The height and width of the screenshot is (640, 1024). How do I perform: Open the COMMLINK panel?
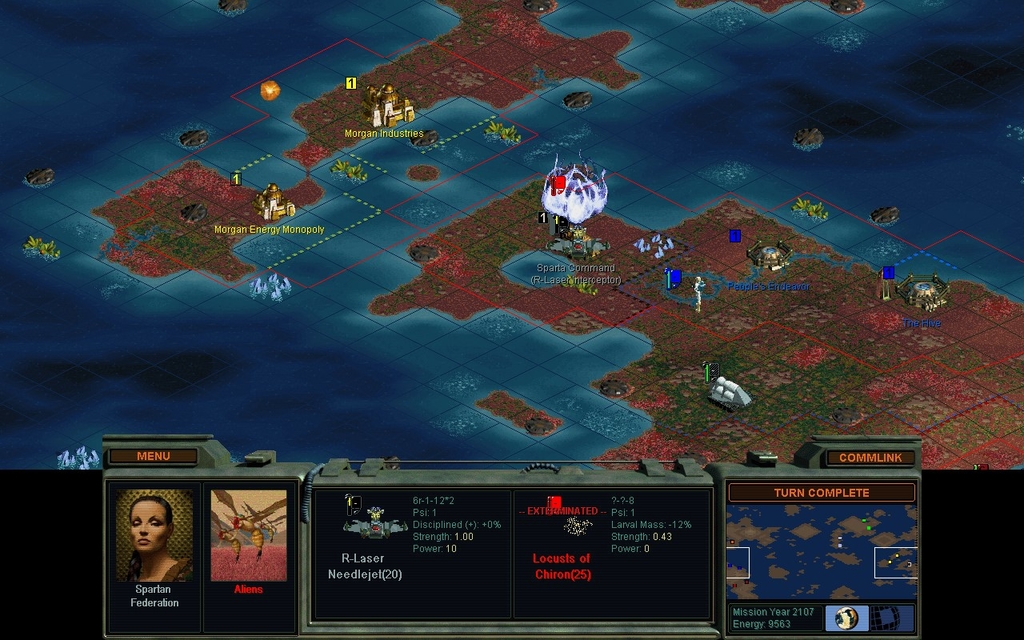point(870,457)
